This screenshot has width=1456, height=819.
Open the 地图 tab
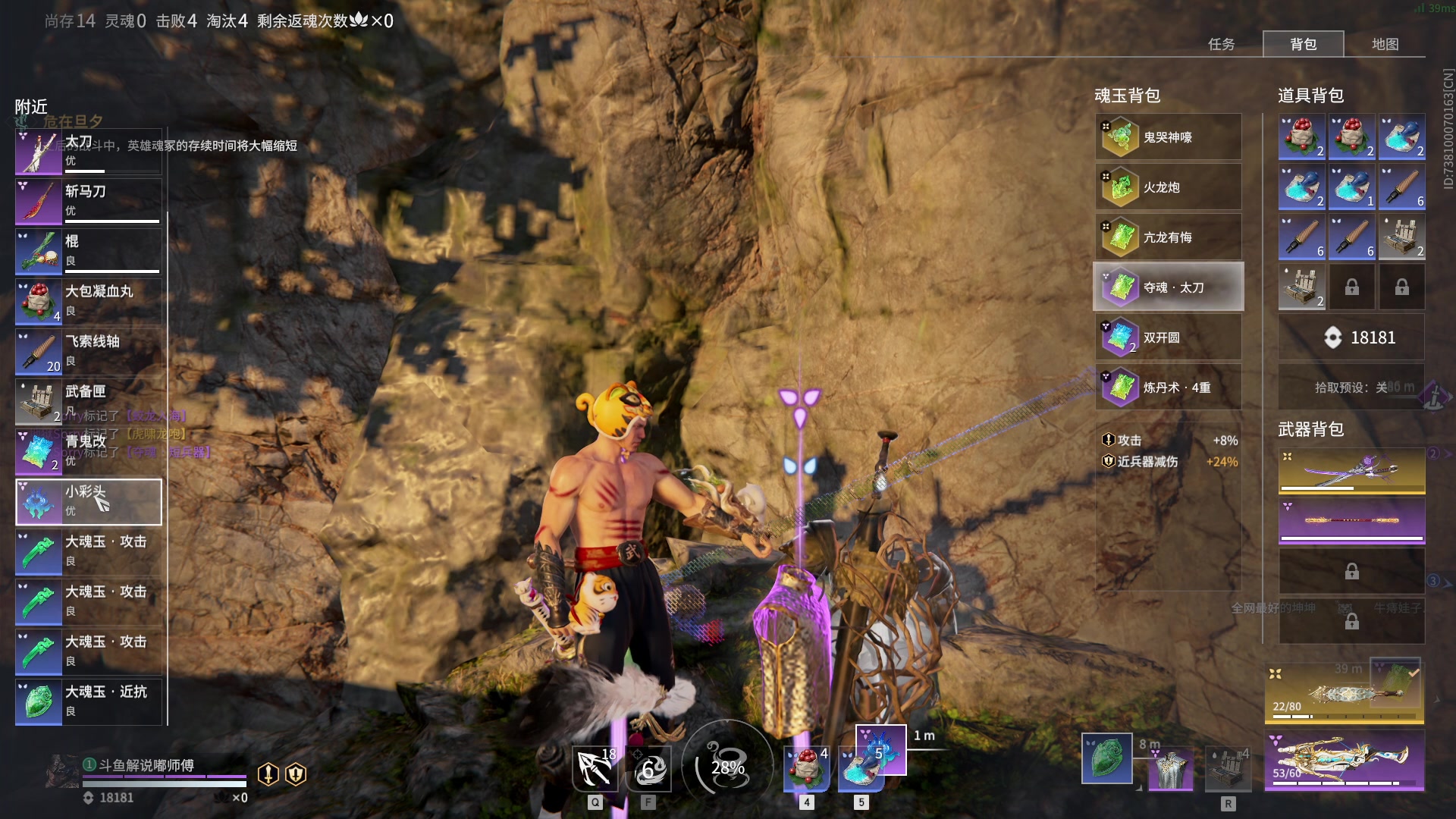[1385, 44]
